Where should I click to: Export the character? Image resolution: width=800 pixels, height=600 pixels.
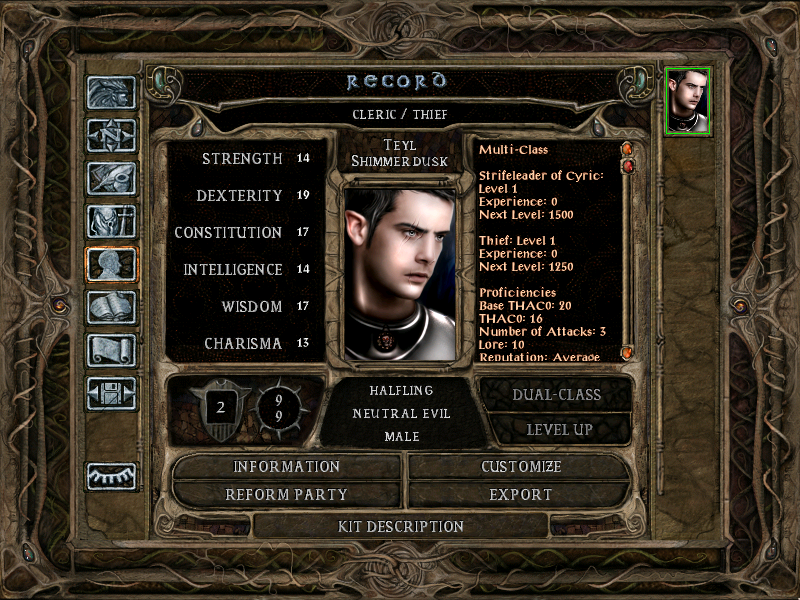521,494
